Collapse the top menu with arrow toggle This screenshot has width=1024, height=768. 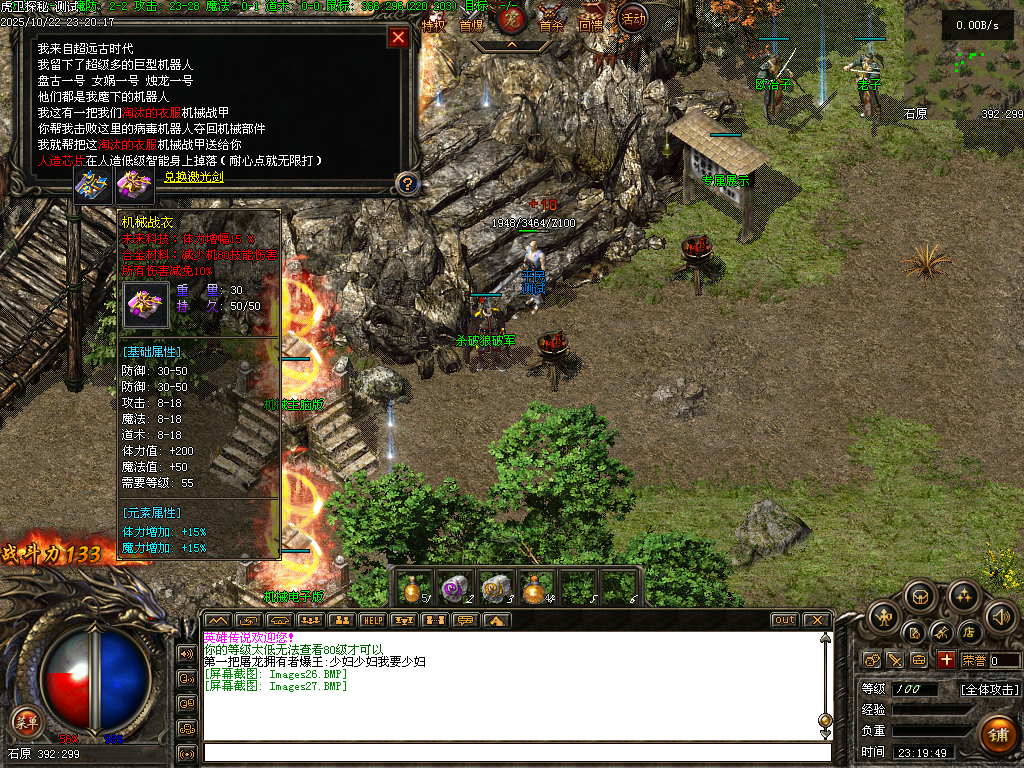(512, 45)
